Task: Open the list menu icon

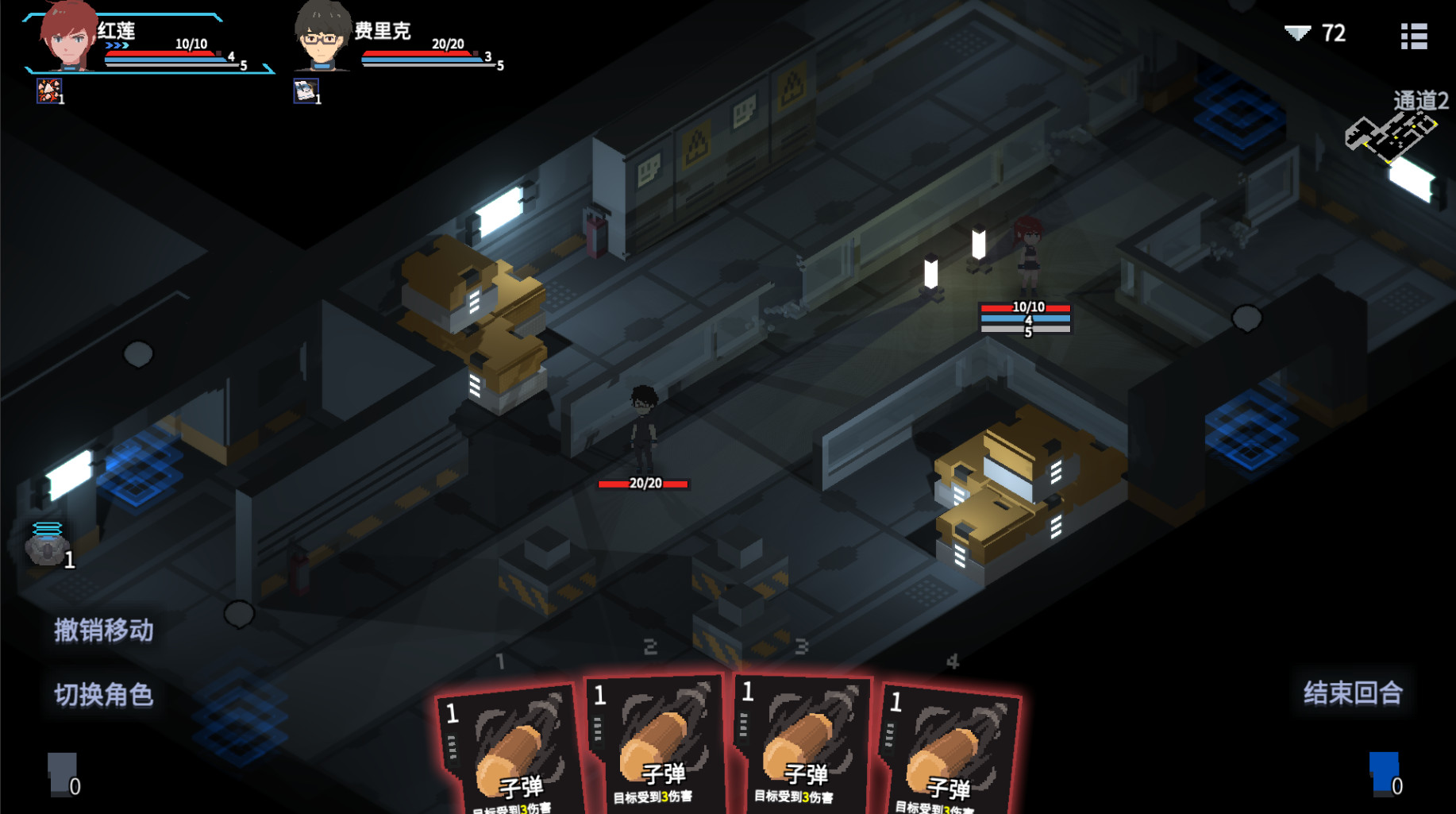Action: click(1414, 36)
